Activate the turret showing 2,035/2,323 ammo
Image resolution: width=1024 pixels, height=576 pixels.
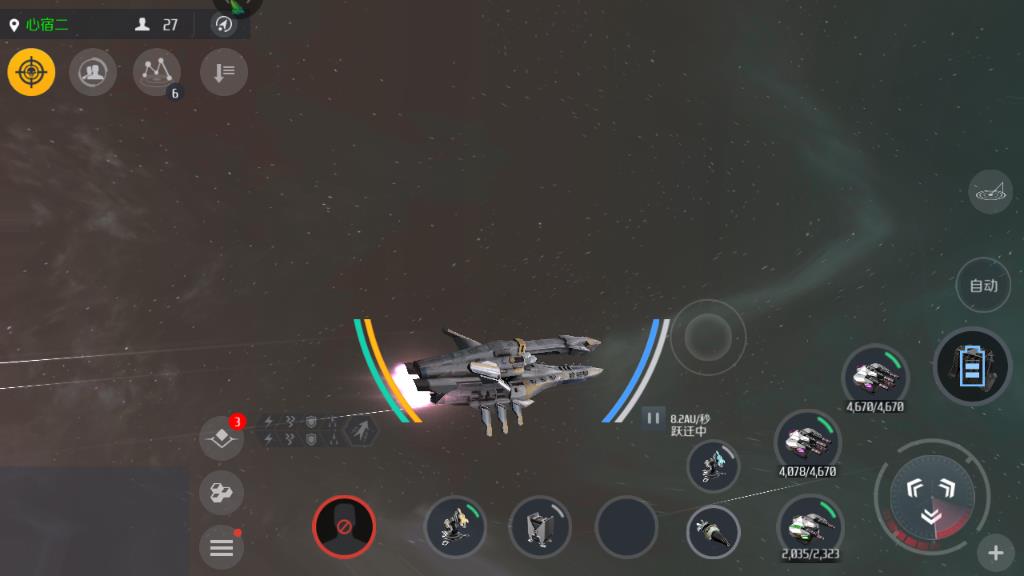tap(810, 526)
